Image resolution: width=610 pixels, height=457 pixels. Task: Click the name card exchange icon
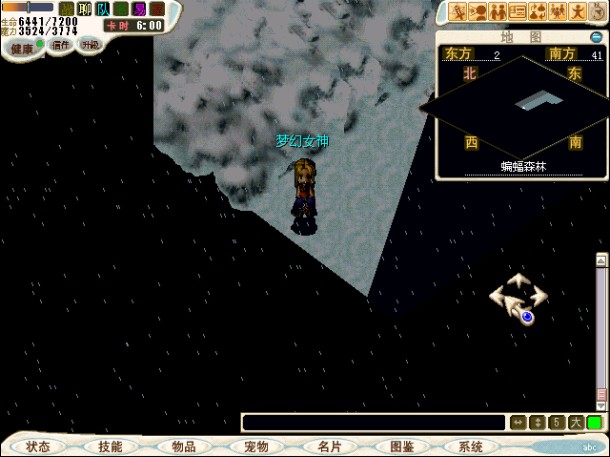click(518, 12)
